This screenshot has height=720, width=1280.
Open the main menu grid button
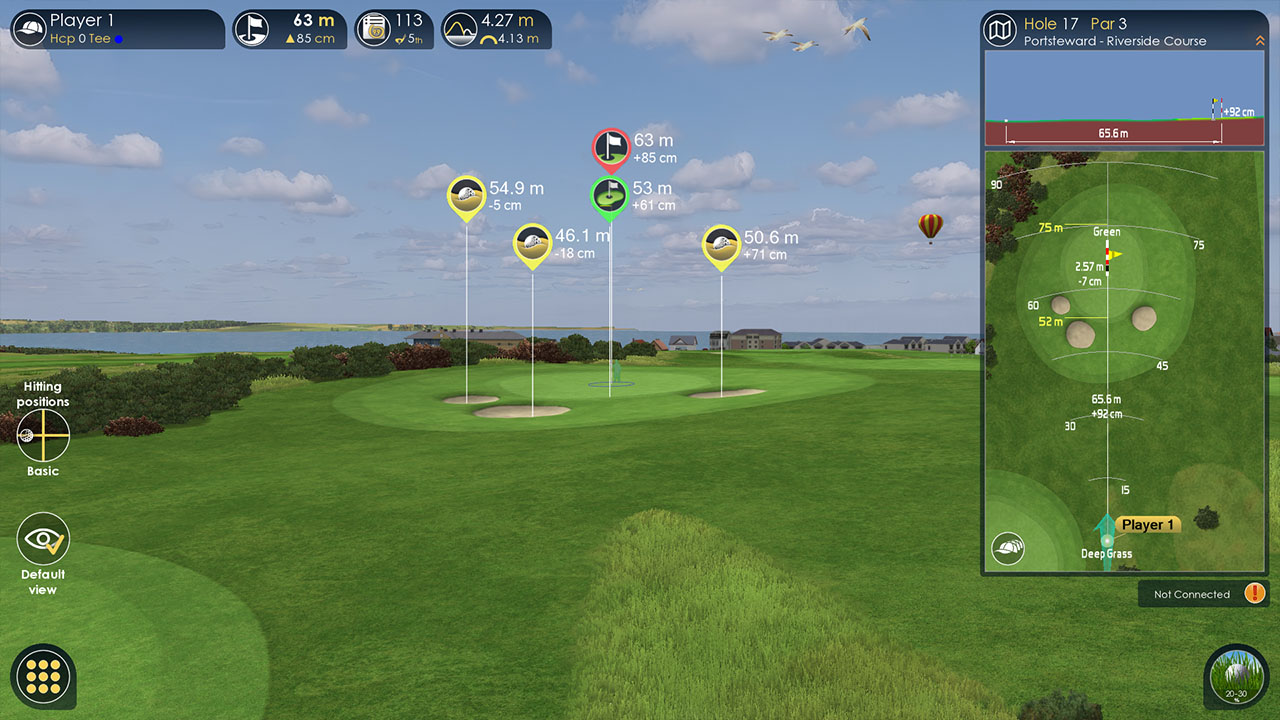(x=44, y=676)
